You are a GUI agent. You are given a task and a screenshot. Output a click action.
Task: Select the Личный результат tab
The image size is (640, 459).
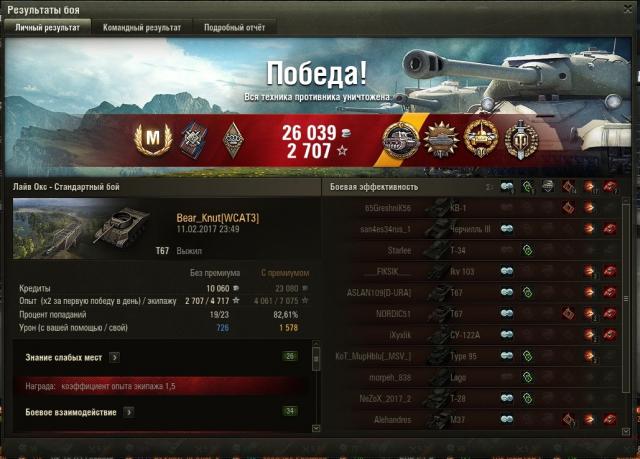(46, 28)
